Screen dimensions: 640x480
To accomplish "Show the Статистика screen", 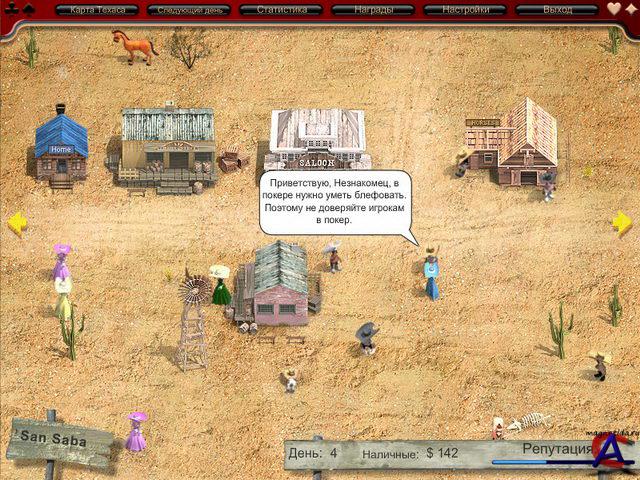I will click(281, 10).
